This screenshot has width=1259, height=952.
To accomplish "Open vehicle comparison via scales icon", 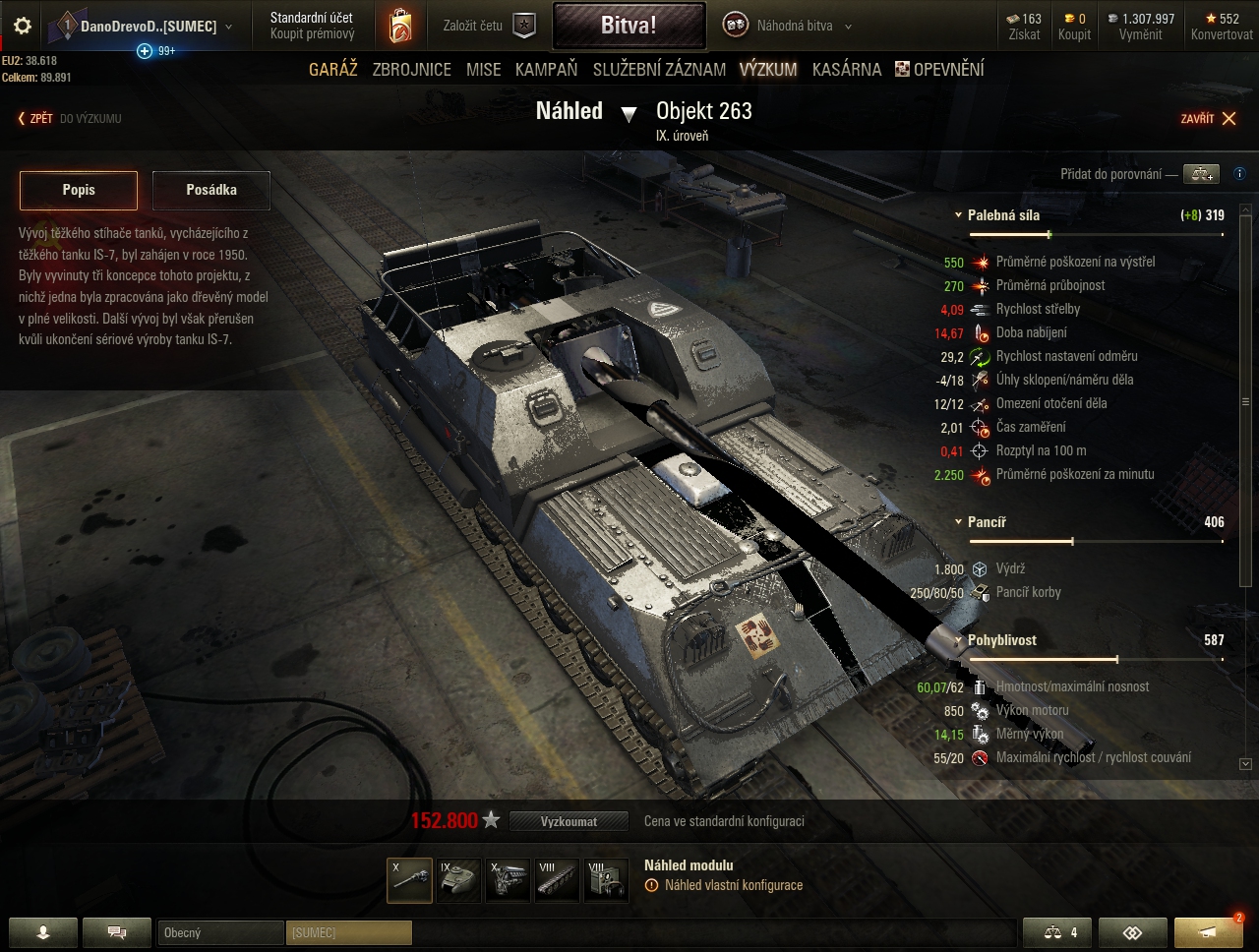I will coord(1056,932).
